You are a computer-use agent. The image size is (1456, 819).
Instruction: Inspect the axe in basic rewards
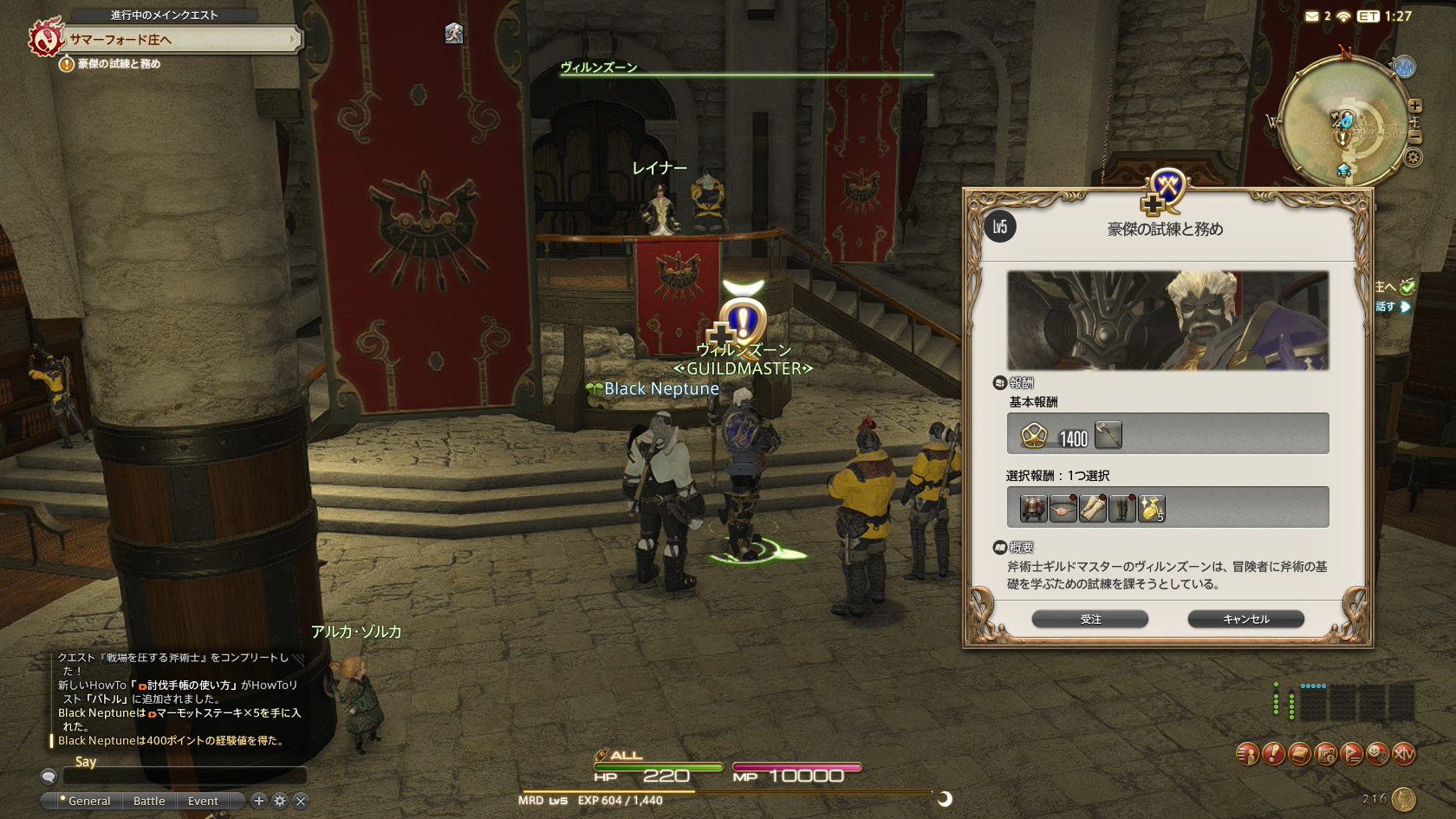[1108, 434]
